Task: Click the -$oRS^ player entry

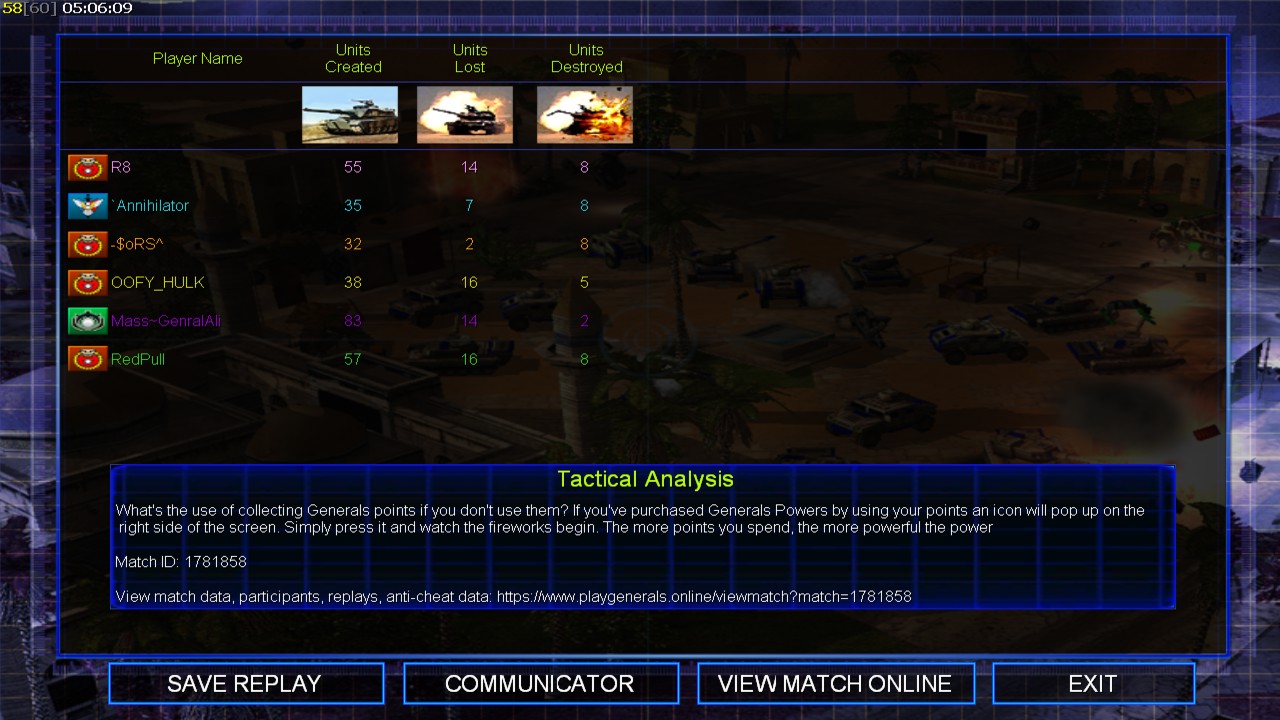Action: tap(137, 244)
